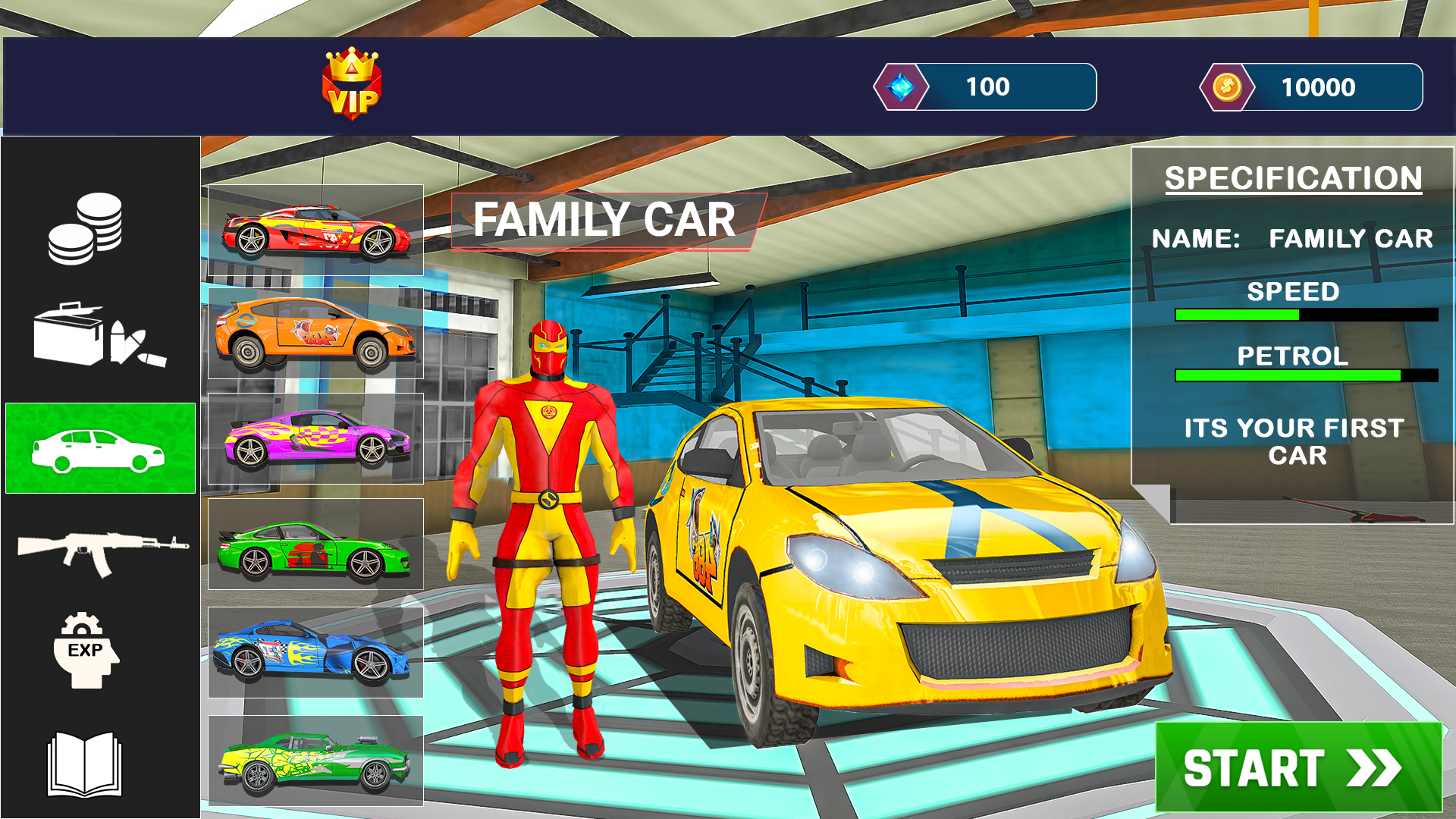Tap the gold coin currency counter
This screenshot has width=1456, height=819.
(x=1311, y=87)
